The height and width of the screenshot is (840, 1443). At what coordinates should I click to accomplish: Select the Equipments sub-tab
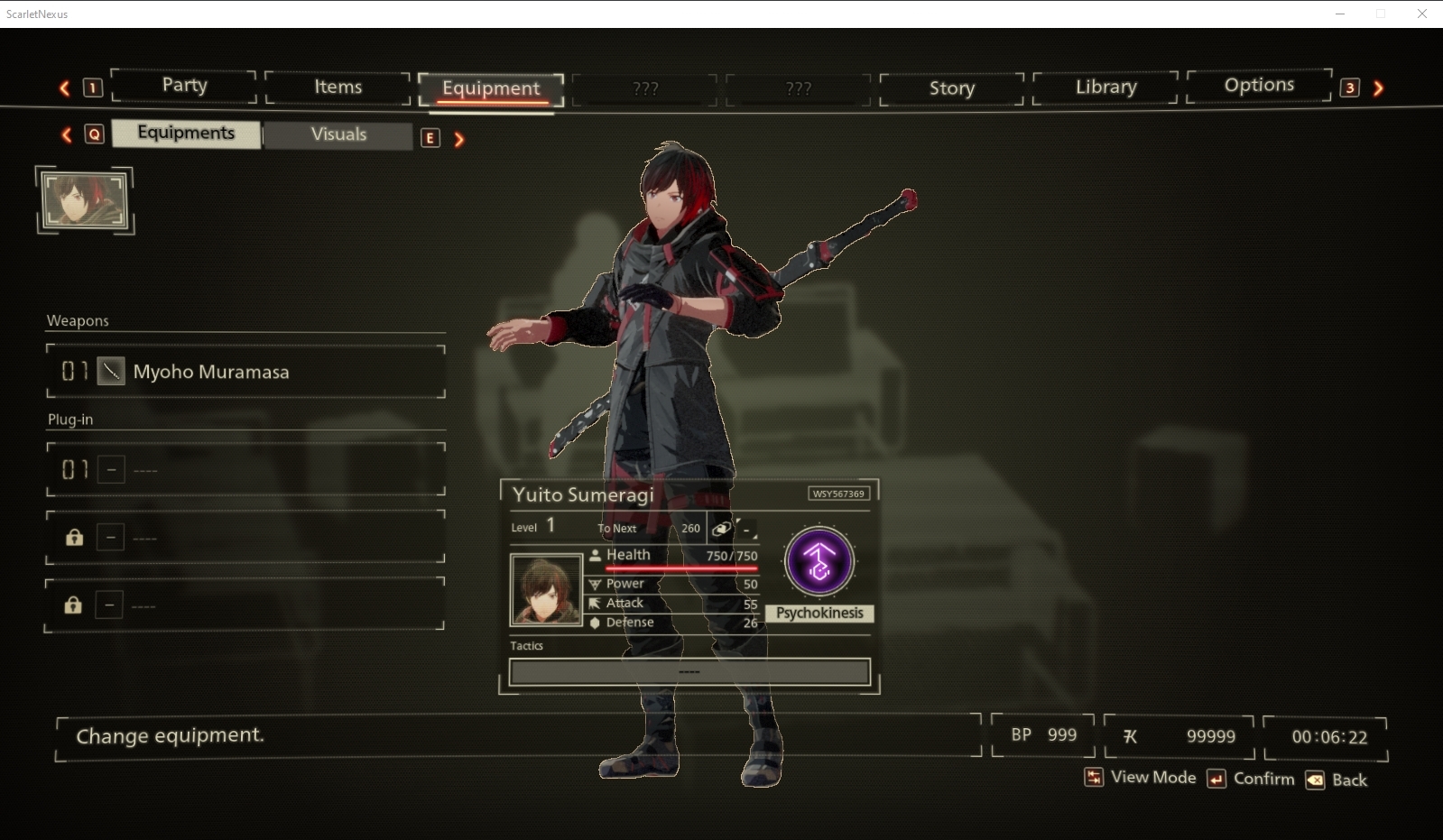[186, 134]
